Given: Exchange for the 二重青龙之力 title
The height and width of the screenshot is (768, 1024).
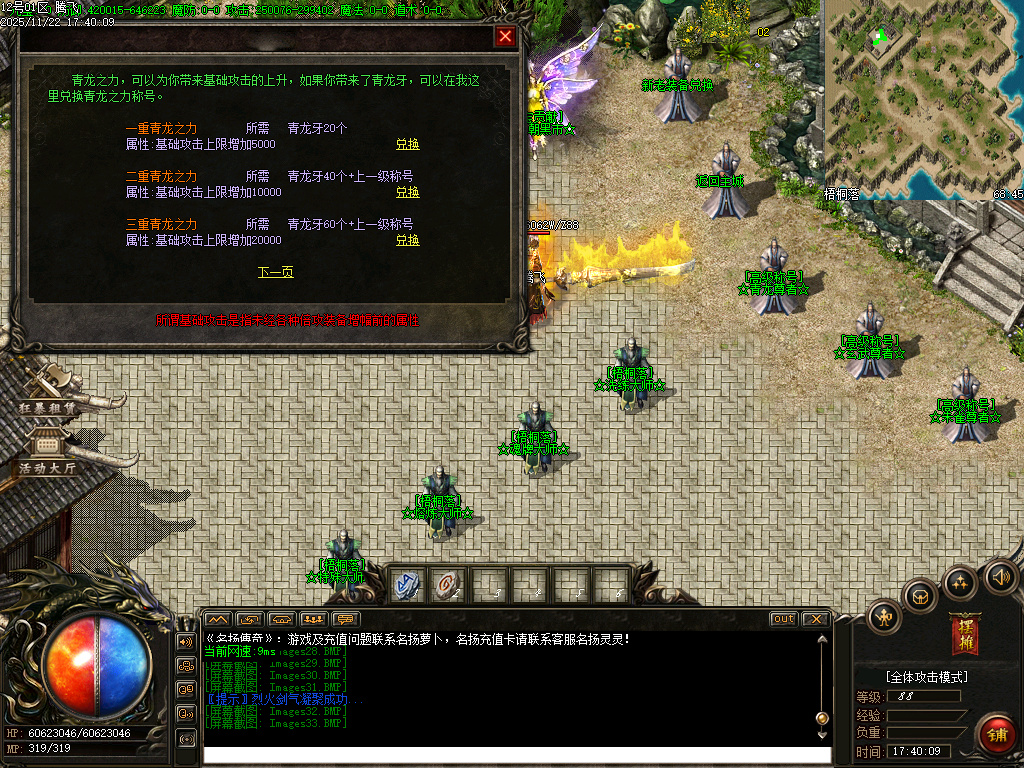Looking at the screenshot, I should tap(407, 192).
